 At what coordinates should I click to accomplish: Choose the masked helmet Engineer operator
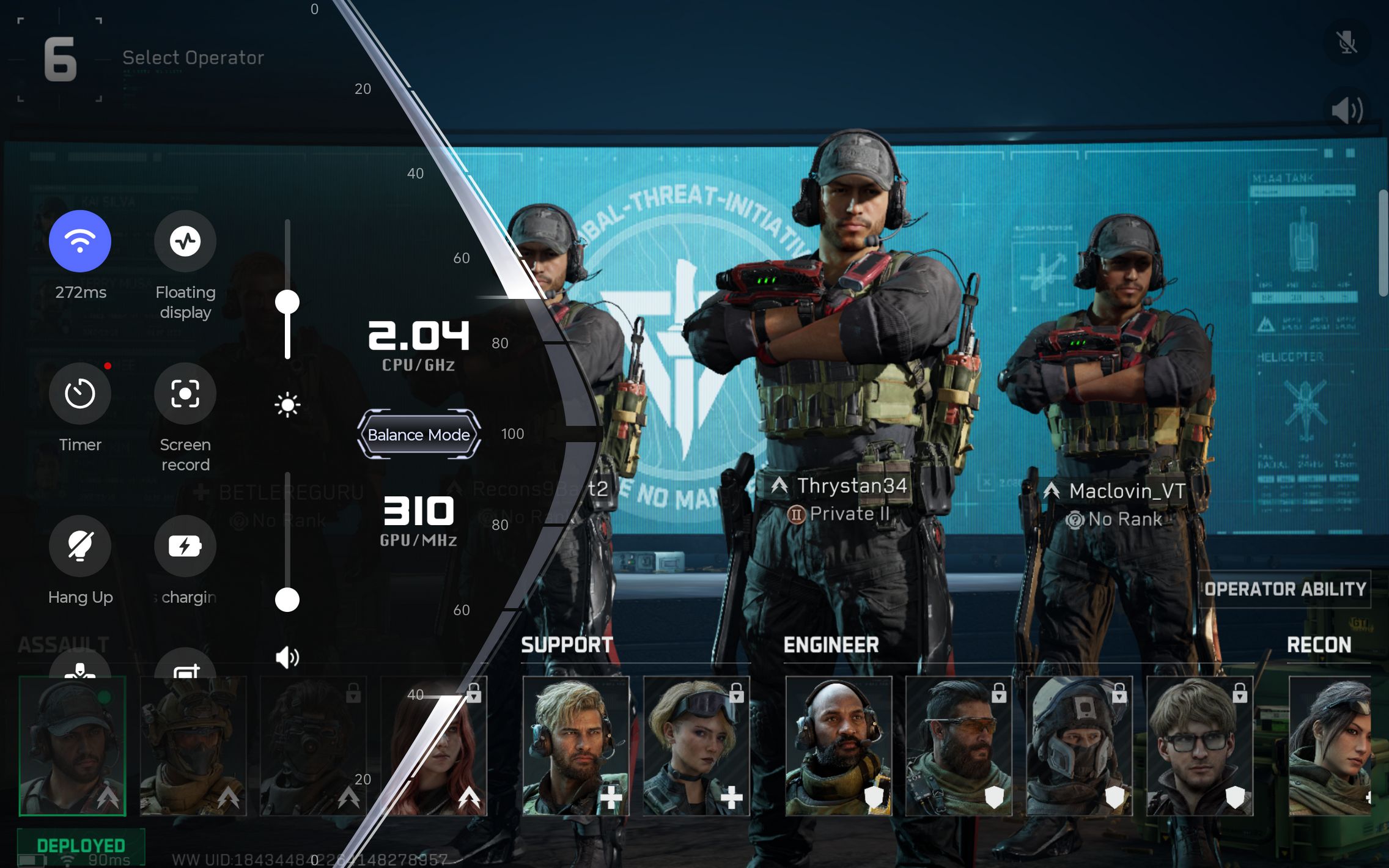[1079, 746]
